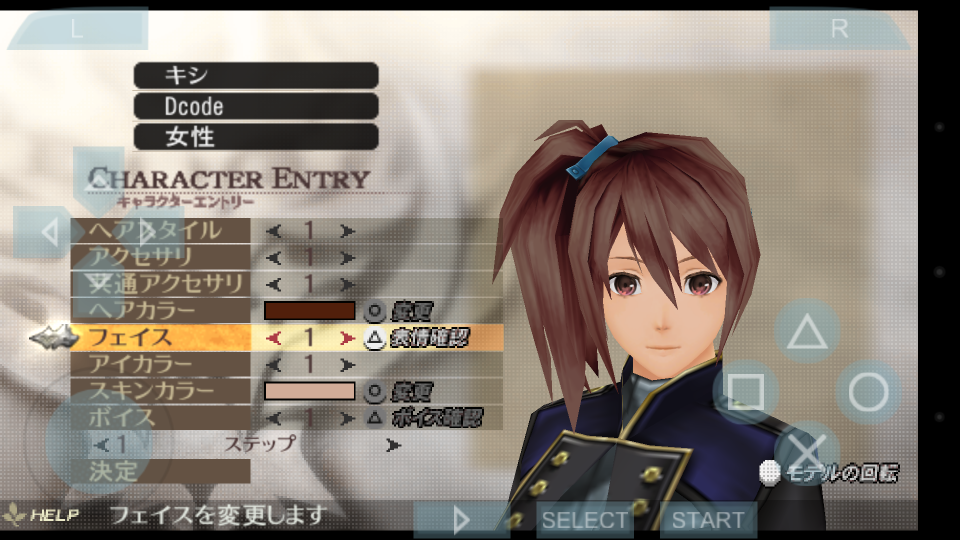Change the 女性 gender field

pos(256,137)
